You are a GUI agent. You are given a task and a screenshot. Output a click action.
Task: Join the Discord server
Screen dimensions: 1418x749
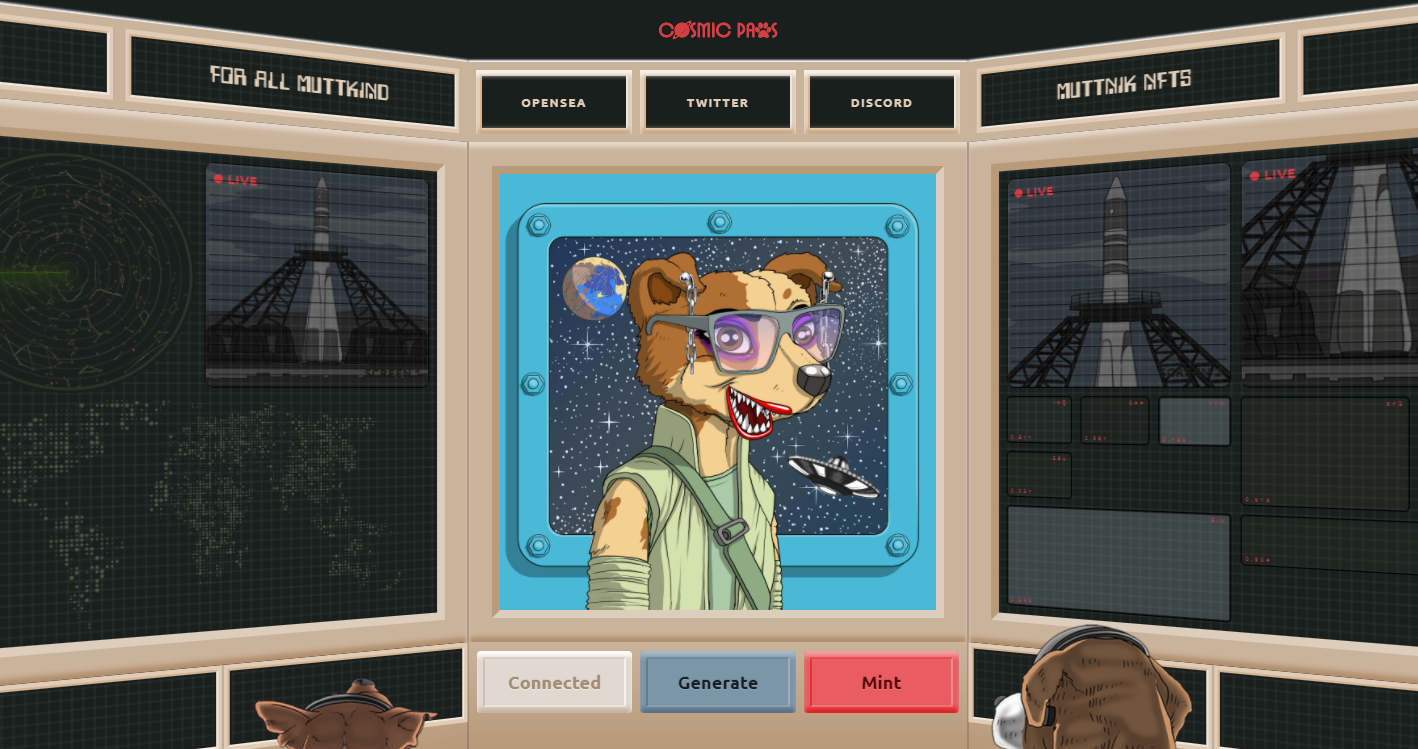click(882, 102)
